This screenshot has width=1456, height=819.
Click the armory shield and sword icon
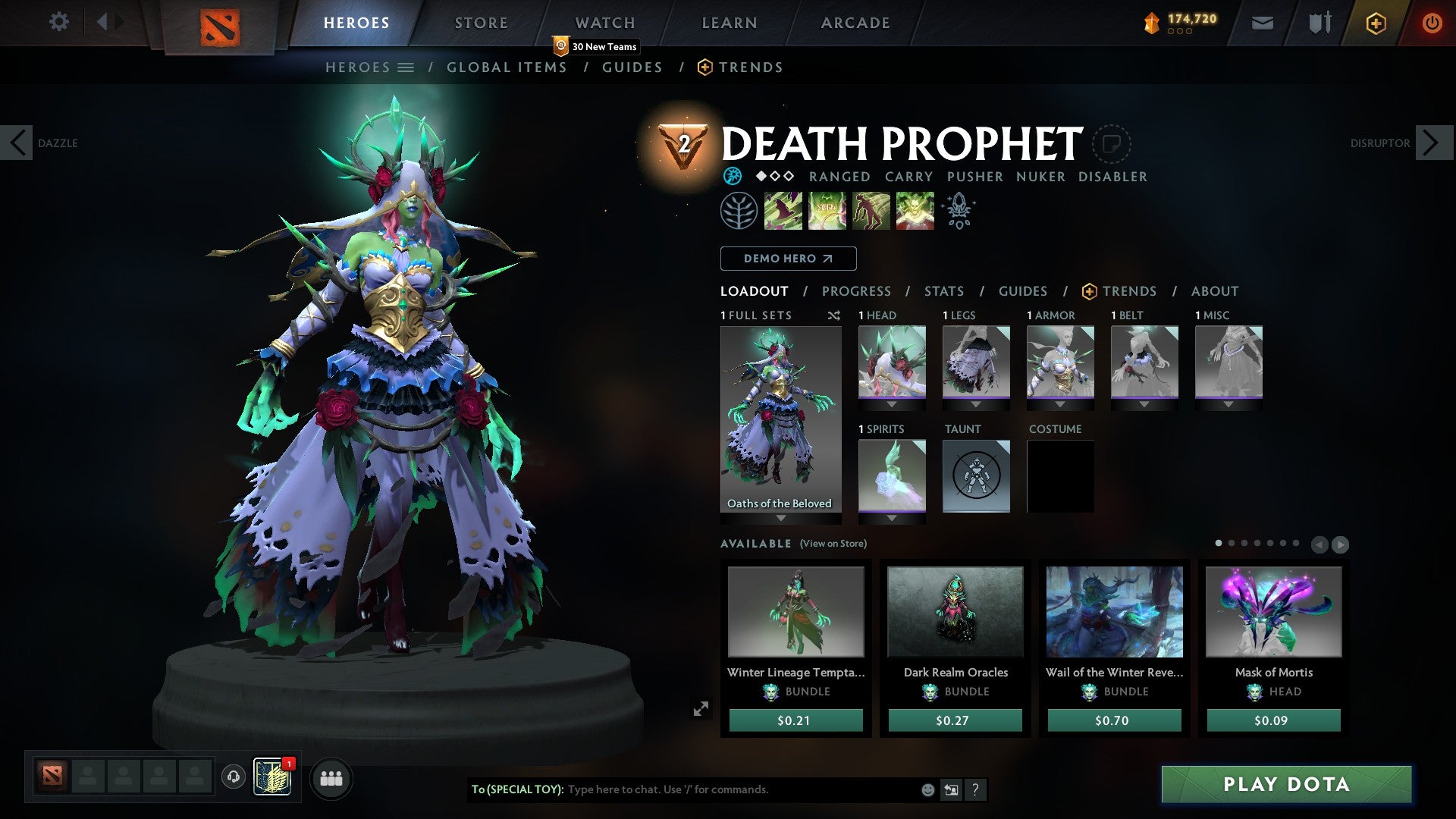tap(1319, 23)
